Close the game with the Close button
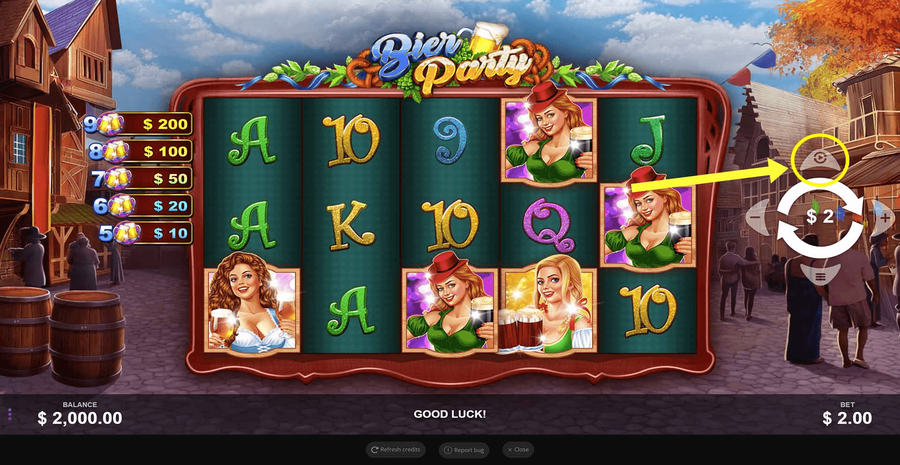Viewport: 900px width, 465px height. pyautogui.click(x=517, y=450)
